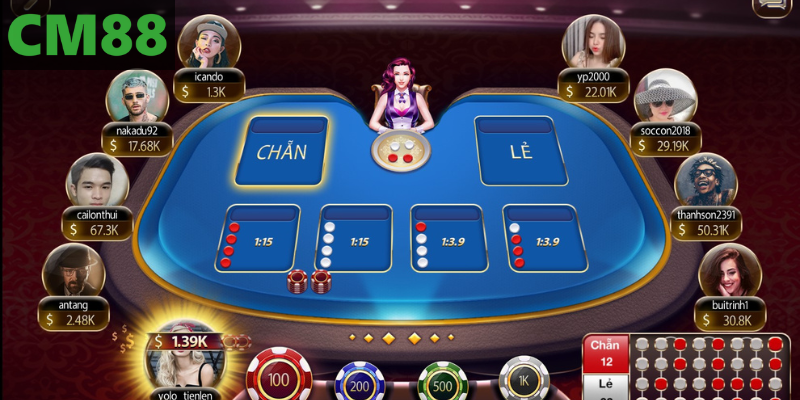Open antang's player profile
Image resolution: width=800 pixels, height=400 pixels.
[x=73, y=272]
